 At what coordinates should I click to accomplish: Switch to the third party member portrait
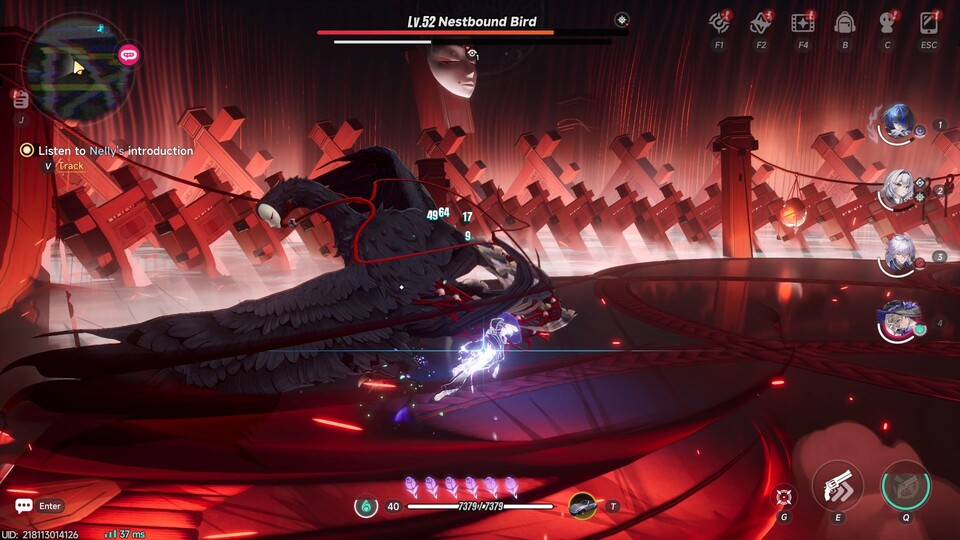click(896, 255)
